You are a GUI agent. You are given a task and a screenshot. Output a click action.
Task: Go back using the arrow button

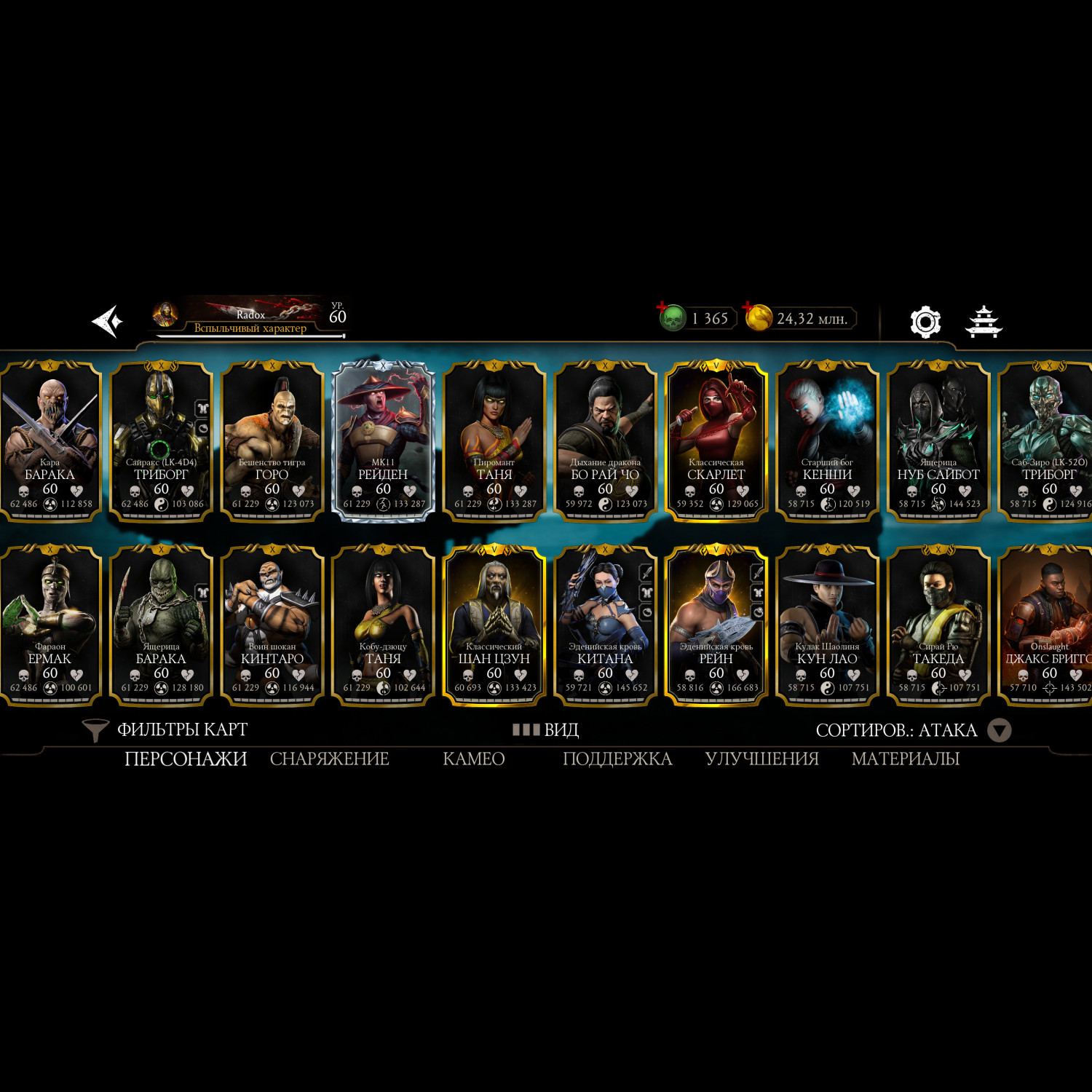106,321
